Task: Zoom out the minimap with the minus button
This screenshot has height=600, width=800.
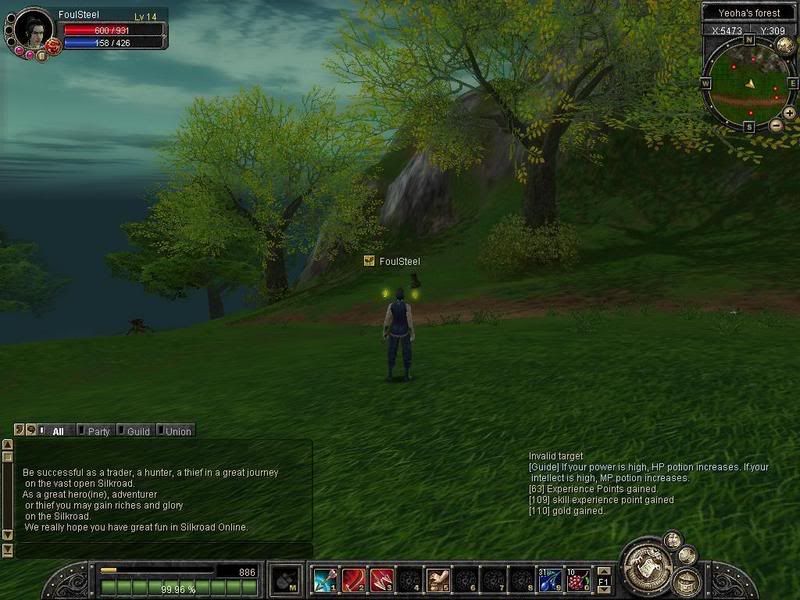Action: coord(776,125)
